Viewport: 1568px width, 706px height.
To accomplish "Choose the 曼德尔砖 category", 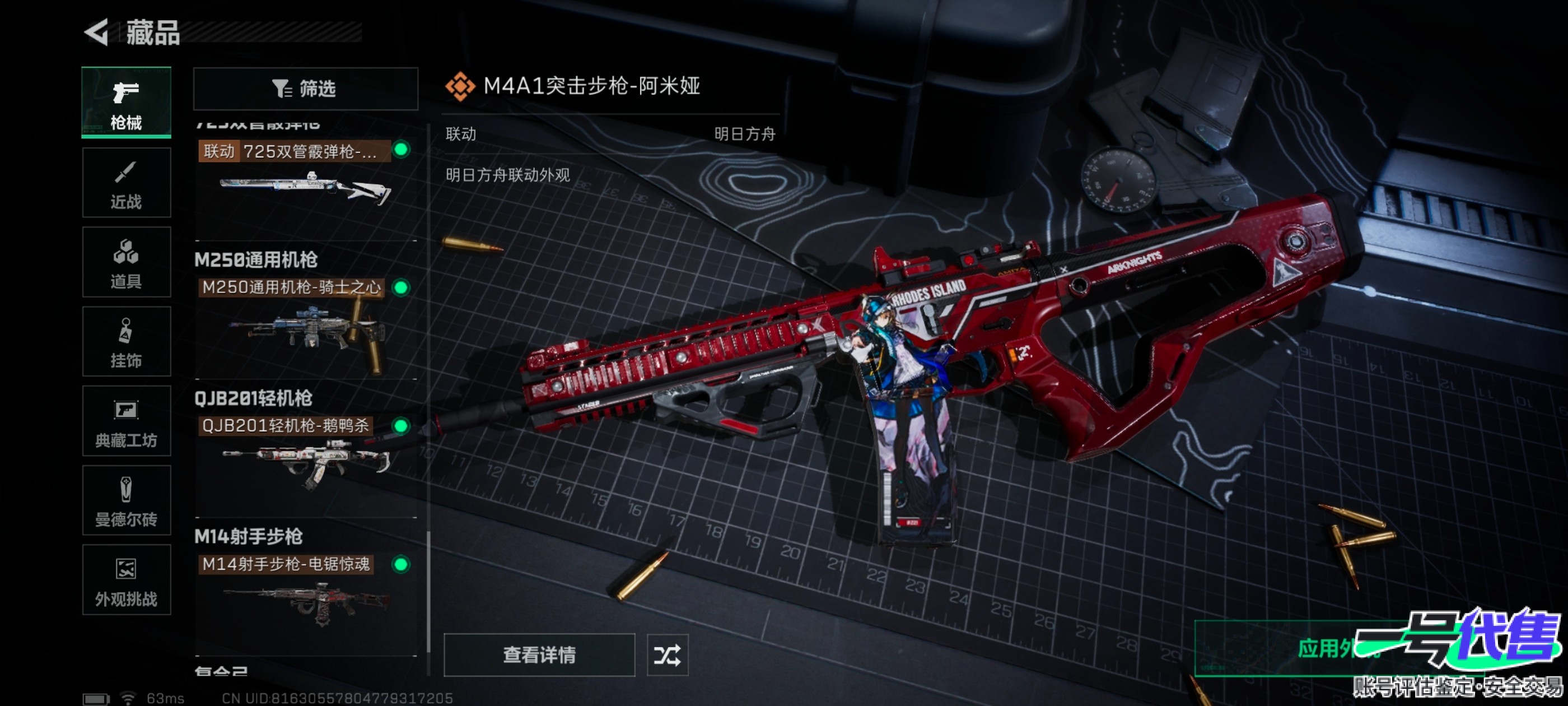I will coord(126,501).
